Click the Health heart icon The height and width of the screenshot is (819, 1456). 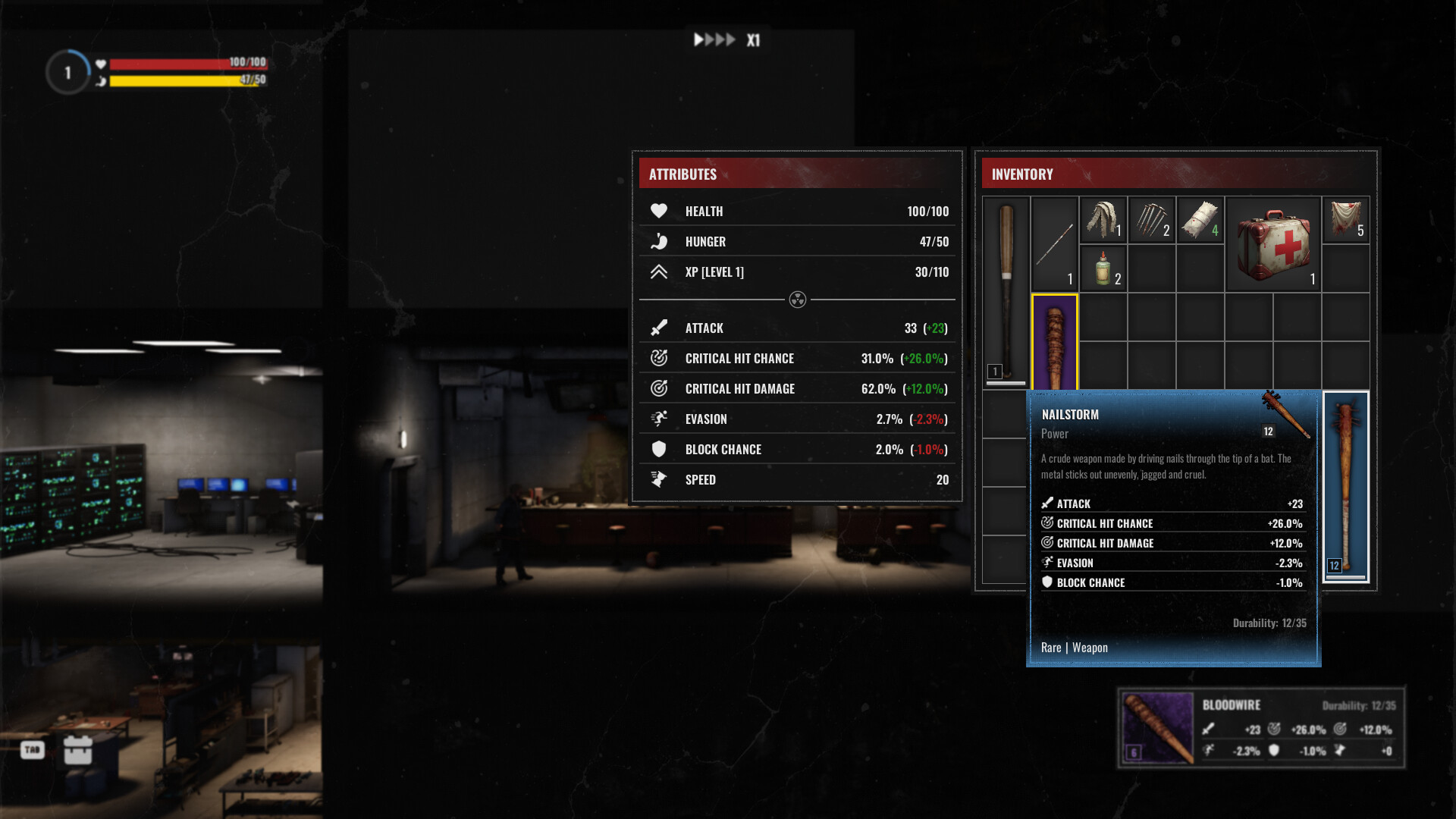pos(658,211)
